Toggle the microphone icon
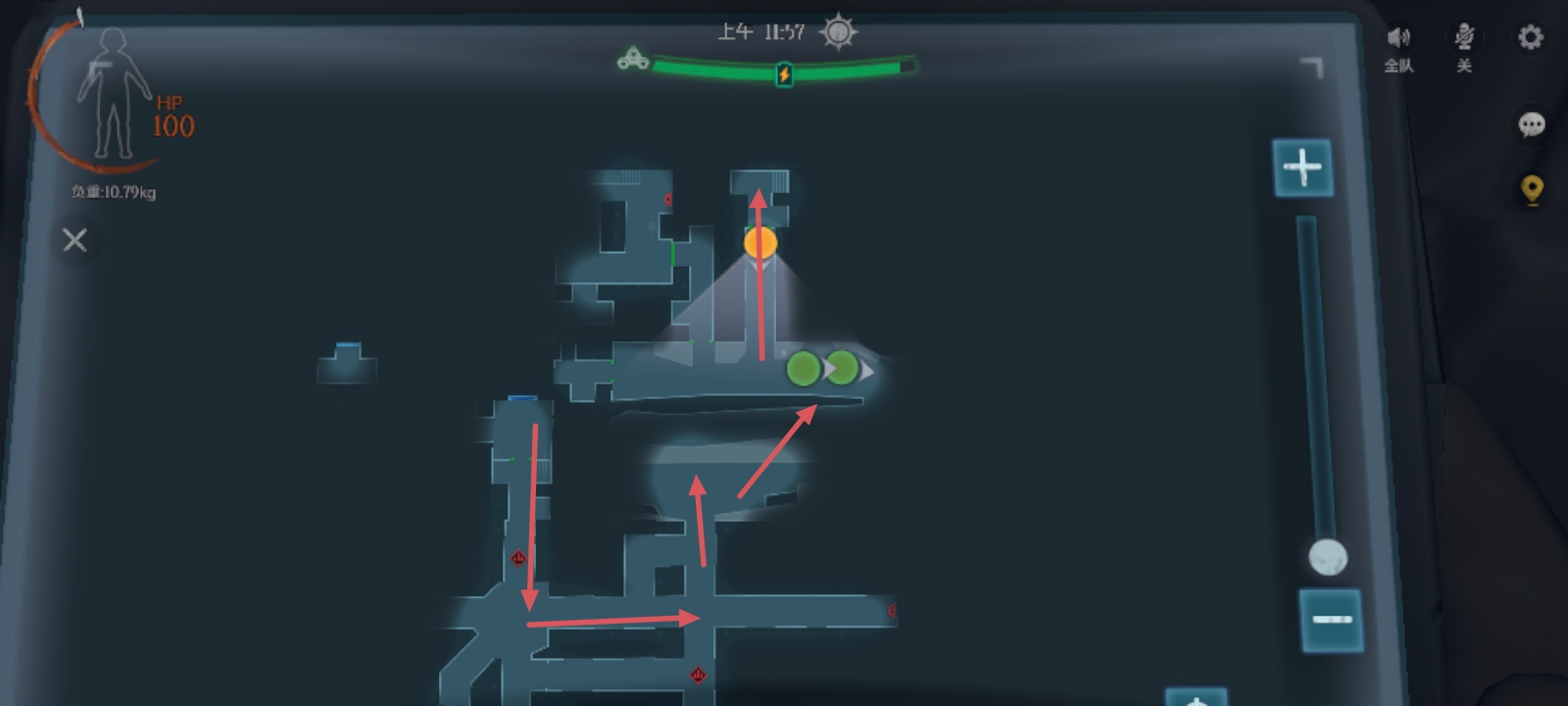Screen dimensions: 1568x706 [1464, 39]
